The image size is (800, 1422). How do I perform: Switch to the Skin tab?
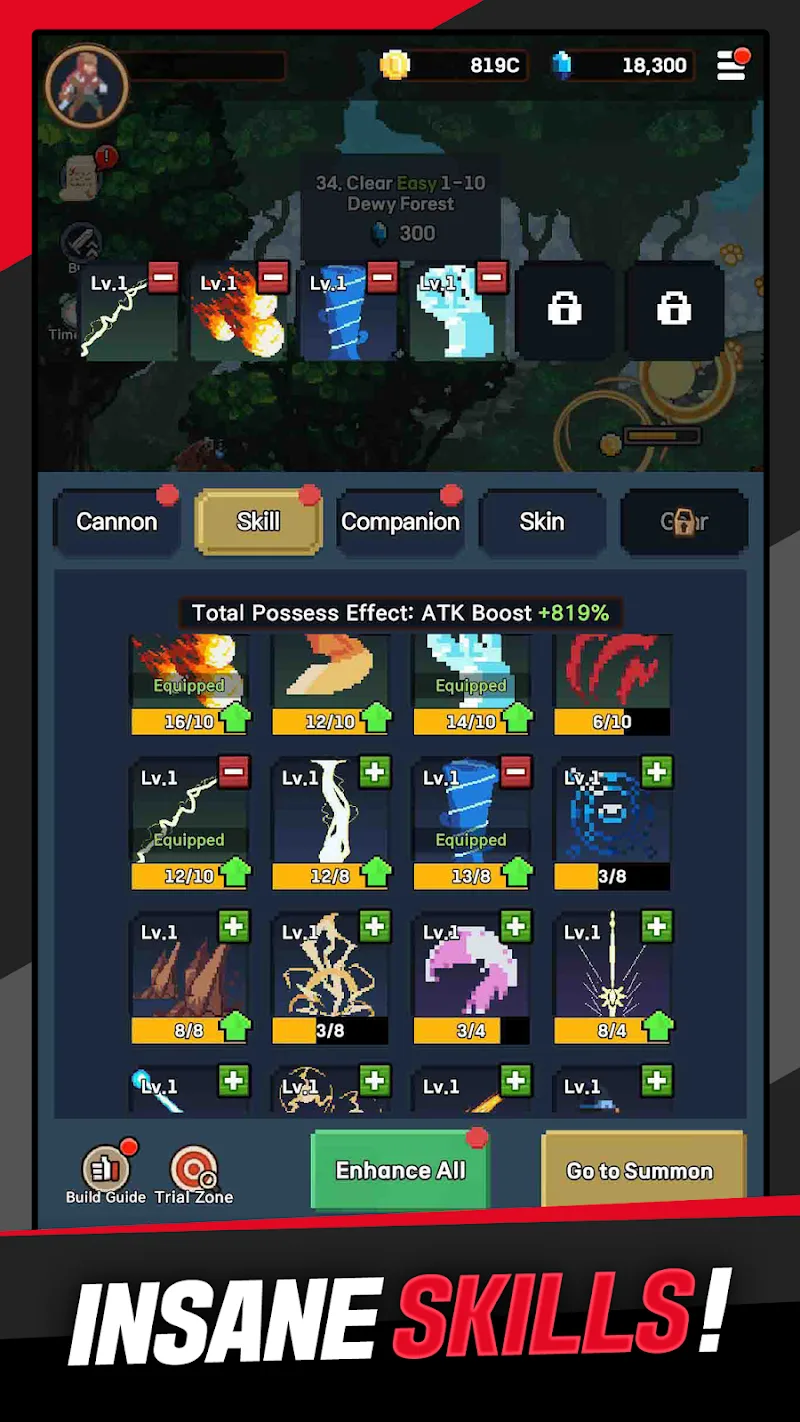542,522
